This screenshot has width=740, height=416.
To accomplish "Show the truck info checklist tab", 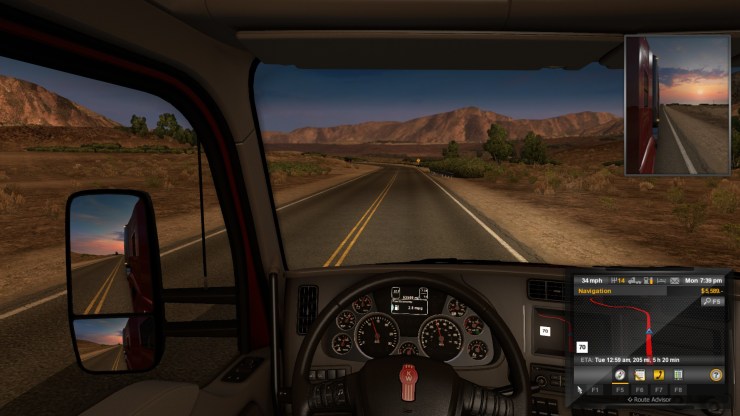I will click(x=678, y=374).
